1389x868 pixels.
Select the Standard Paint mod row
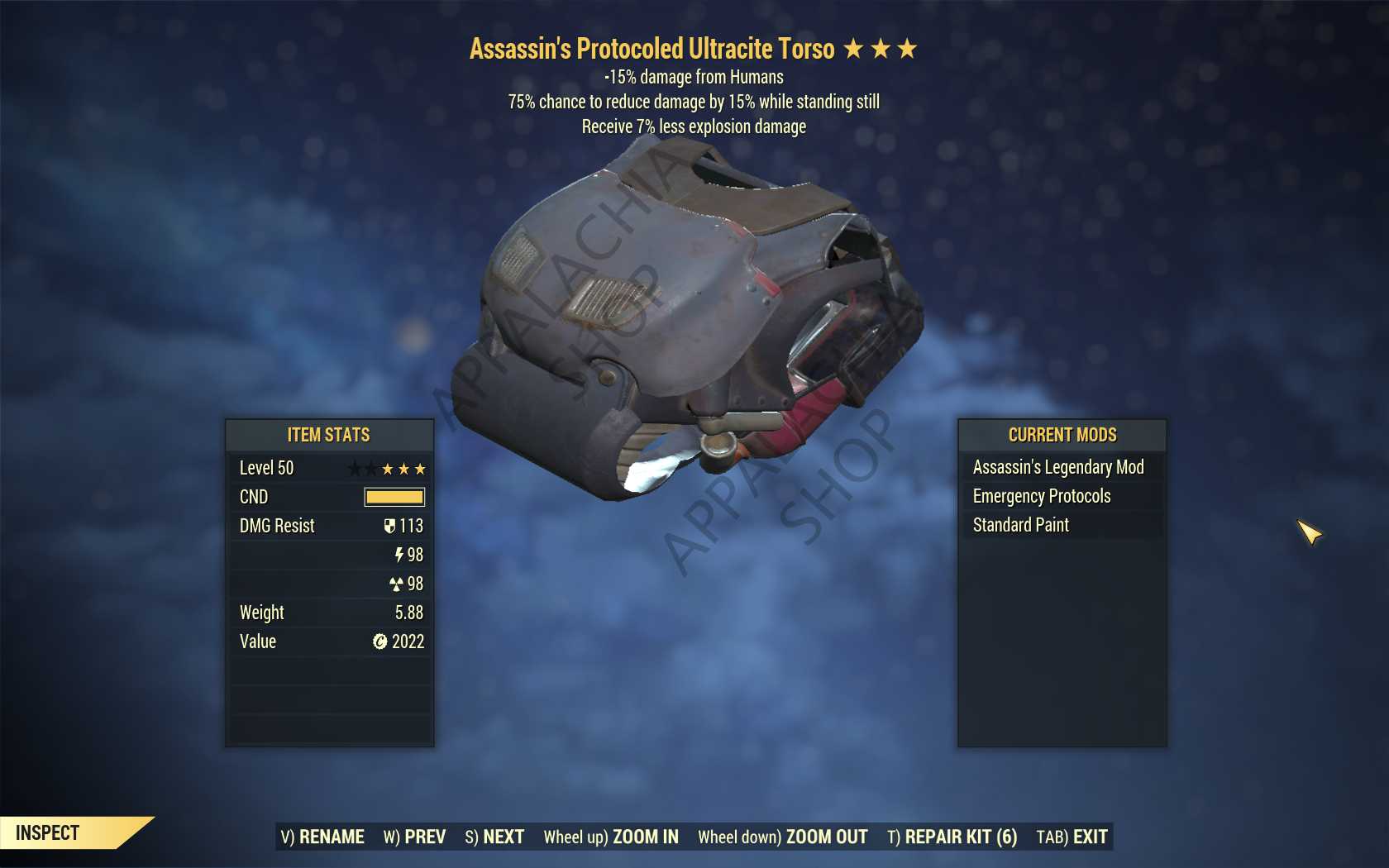click(1062, 525)
